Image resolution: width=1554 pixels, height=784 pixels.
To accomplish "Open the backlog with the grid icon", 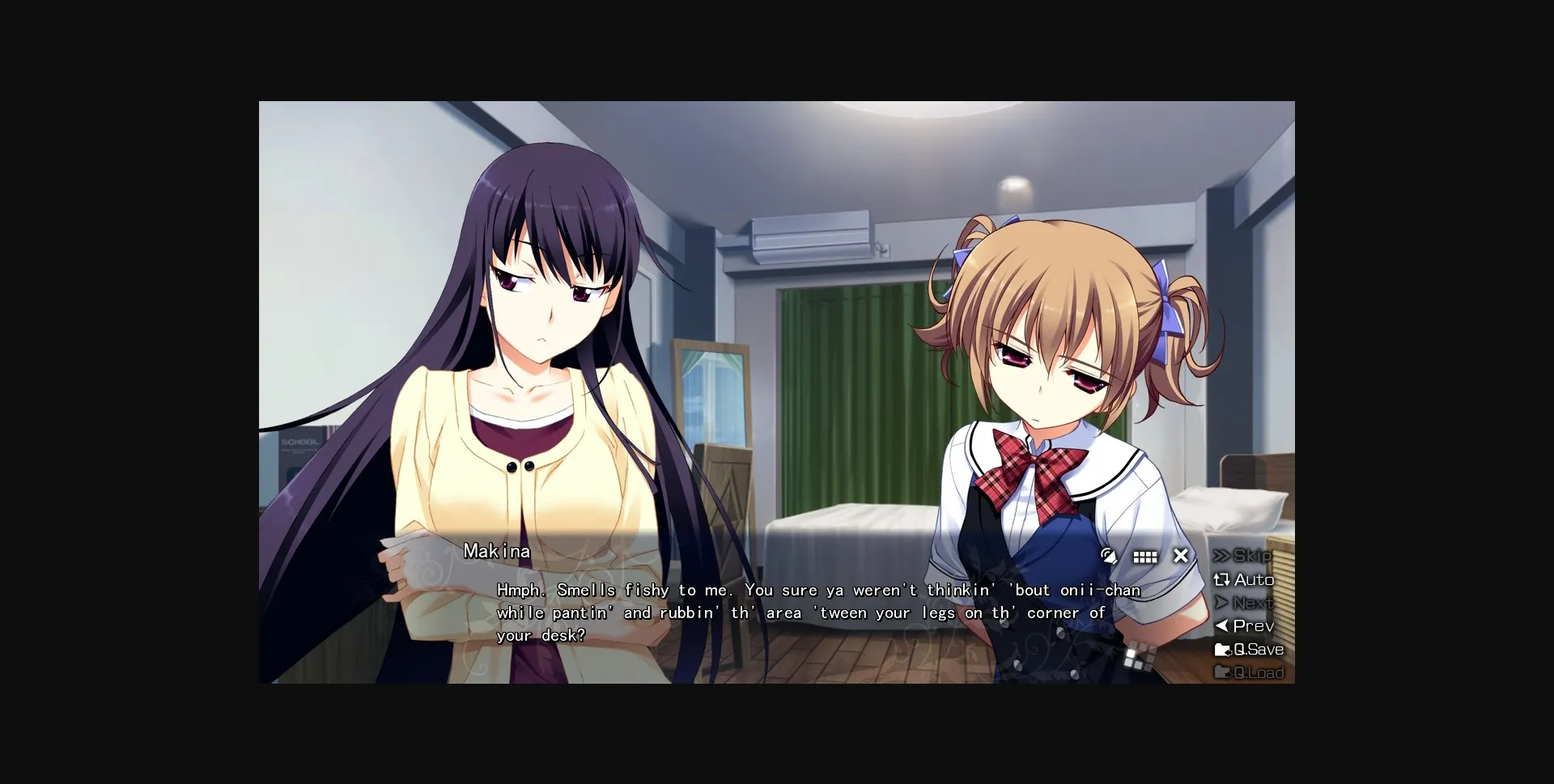I will point(1144,557).
